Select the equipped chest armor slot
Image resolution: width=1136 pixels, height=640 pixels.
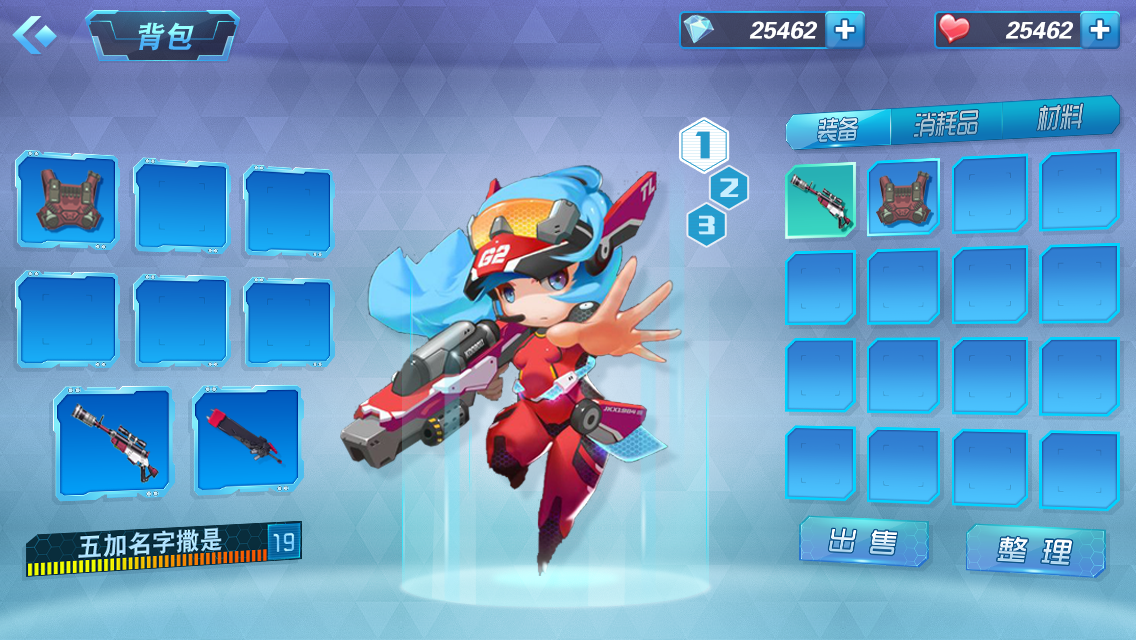click(66, 200)
